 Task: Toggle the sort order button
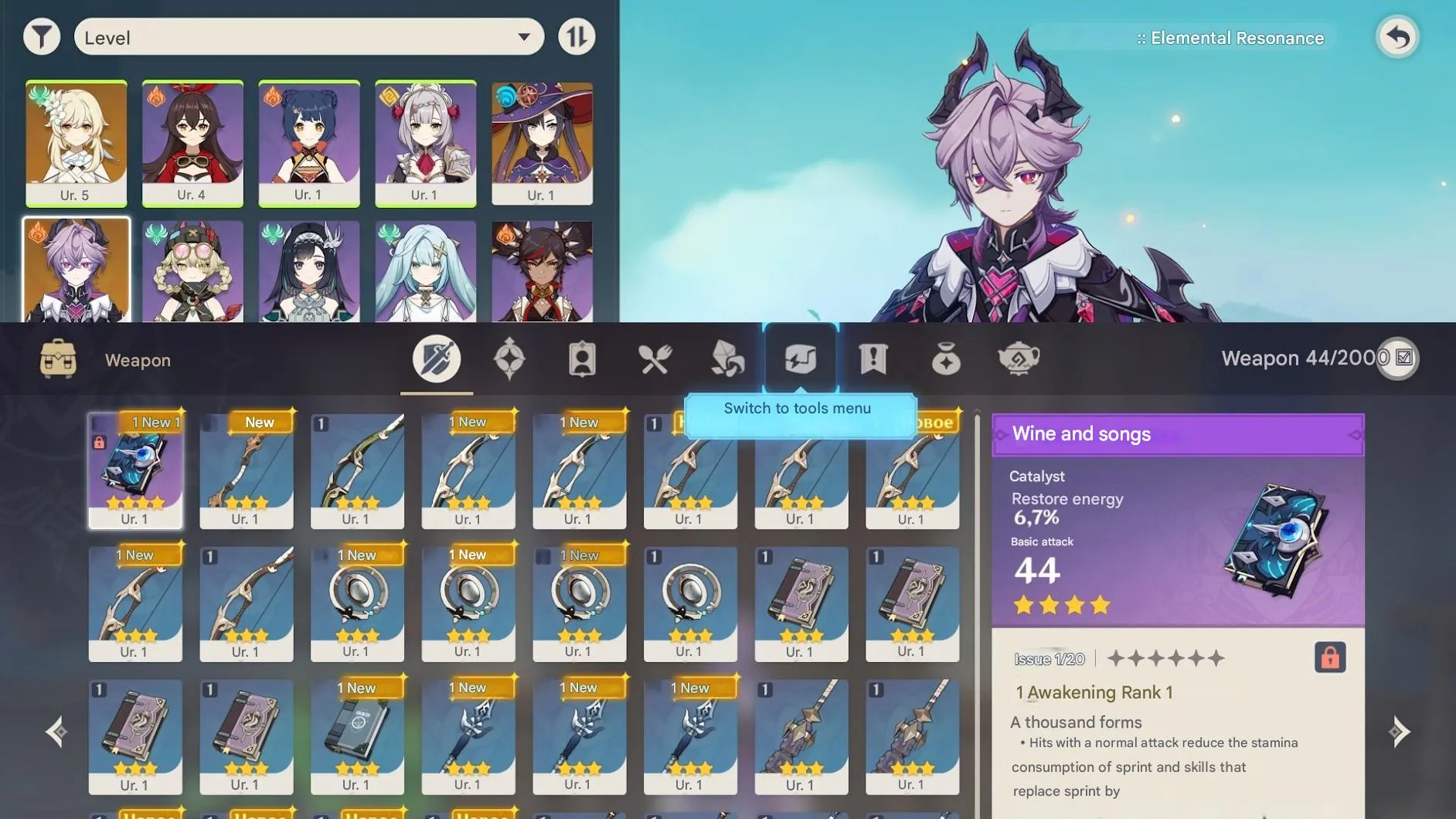(x=577, y=36)
